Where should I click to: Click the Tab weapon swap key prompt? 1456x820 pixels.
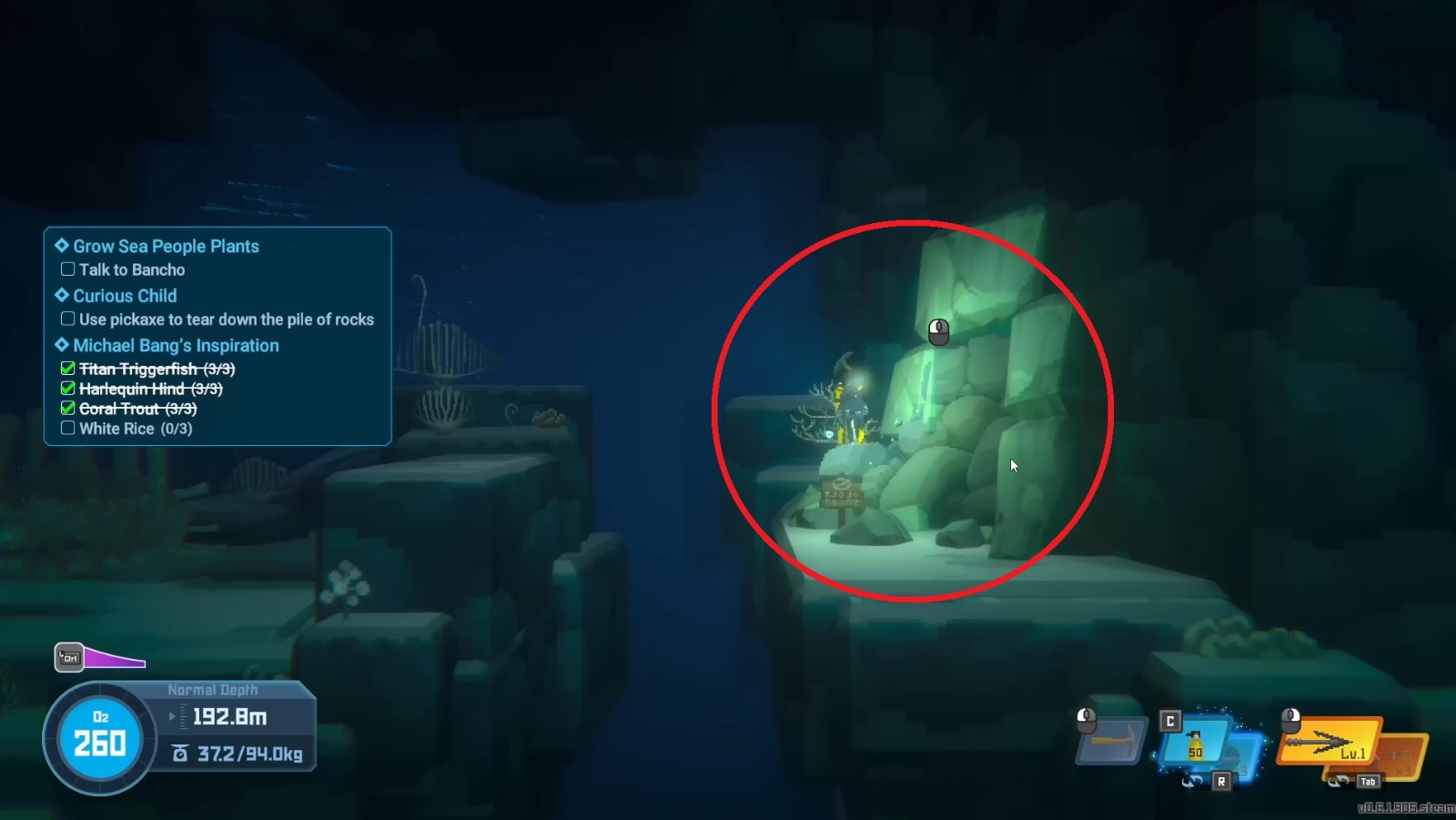coord(1368,781)
